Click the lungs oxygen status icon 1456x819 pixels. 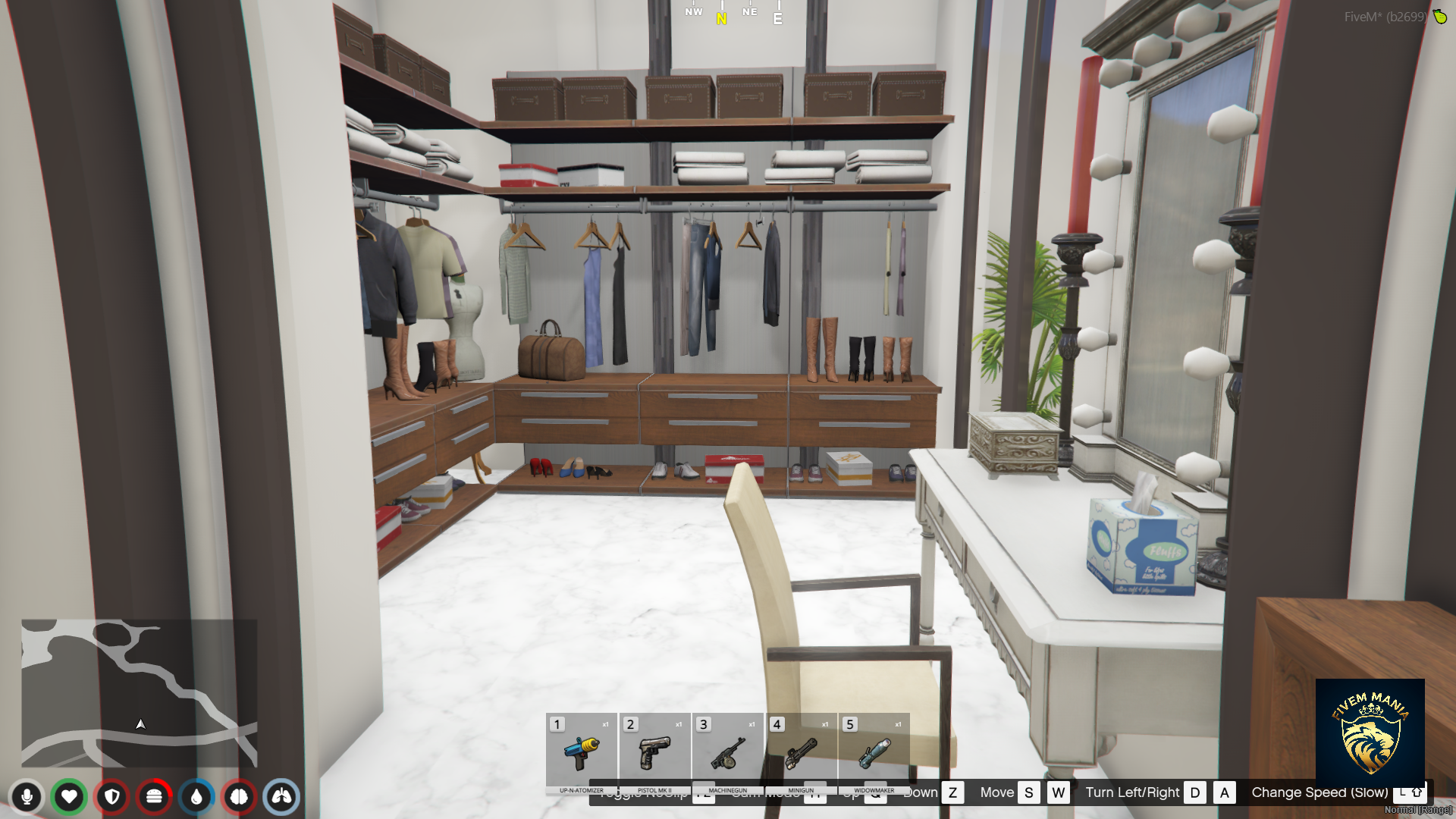281,797
